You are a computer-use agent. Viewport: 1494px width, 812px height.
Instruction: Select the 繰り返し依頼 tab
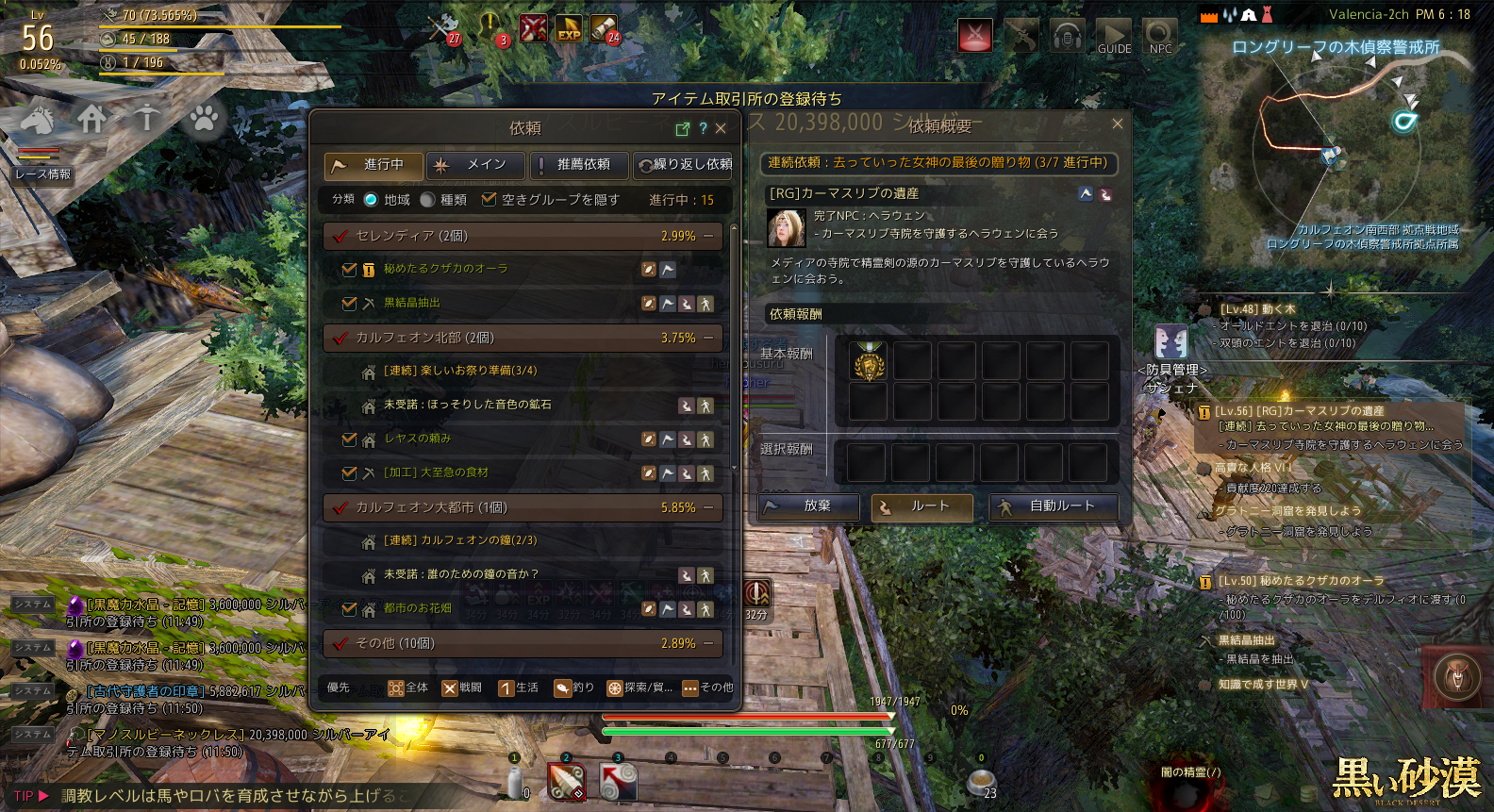tap(684, 165)
